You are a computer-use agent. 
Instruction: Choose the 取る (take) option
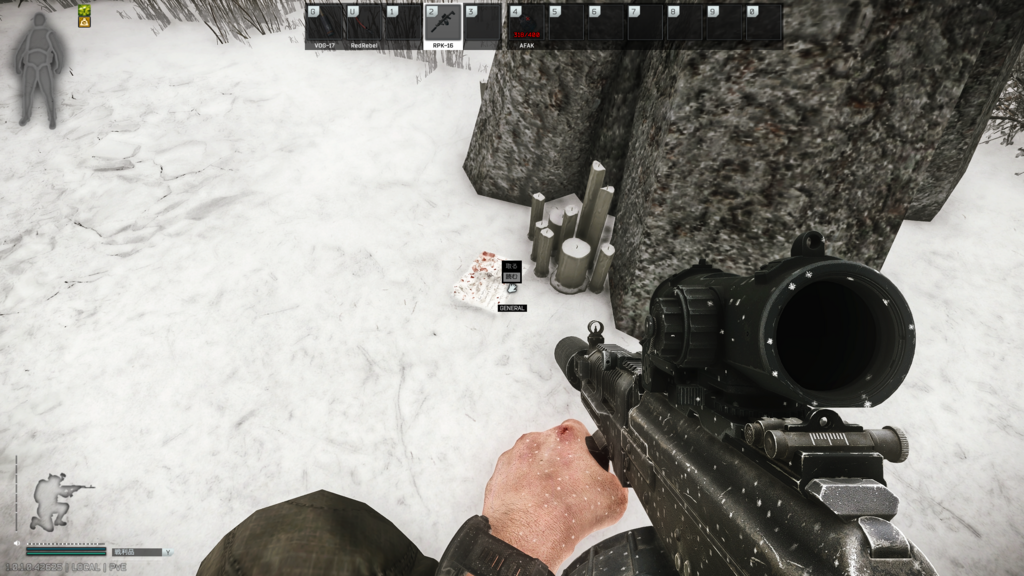coord(511,267)
